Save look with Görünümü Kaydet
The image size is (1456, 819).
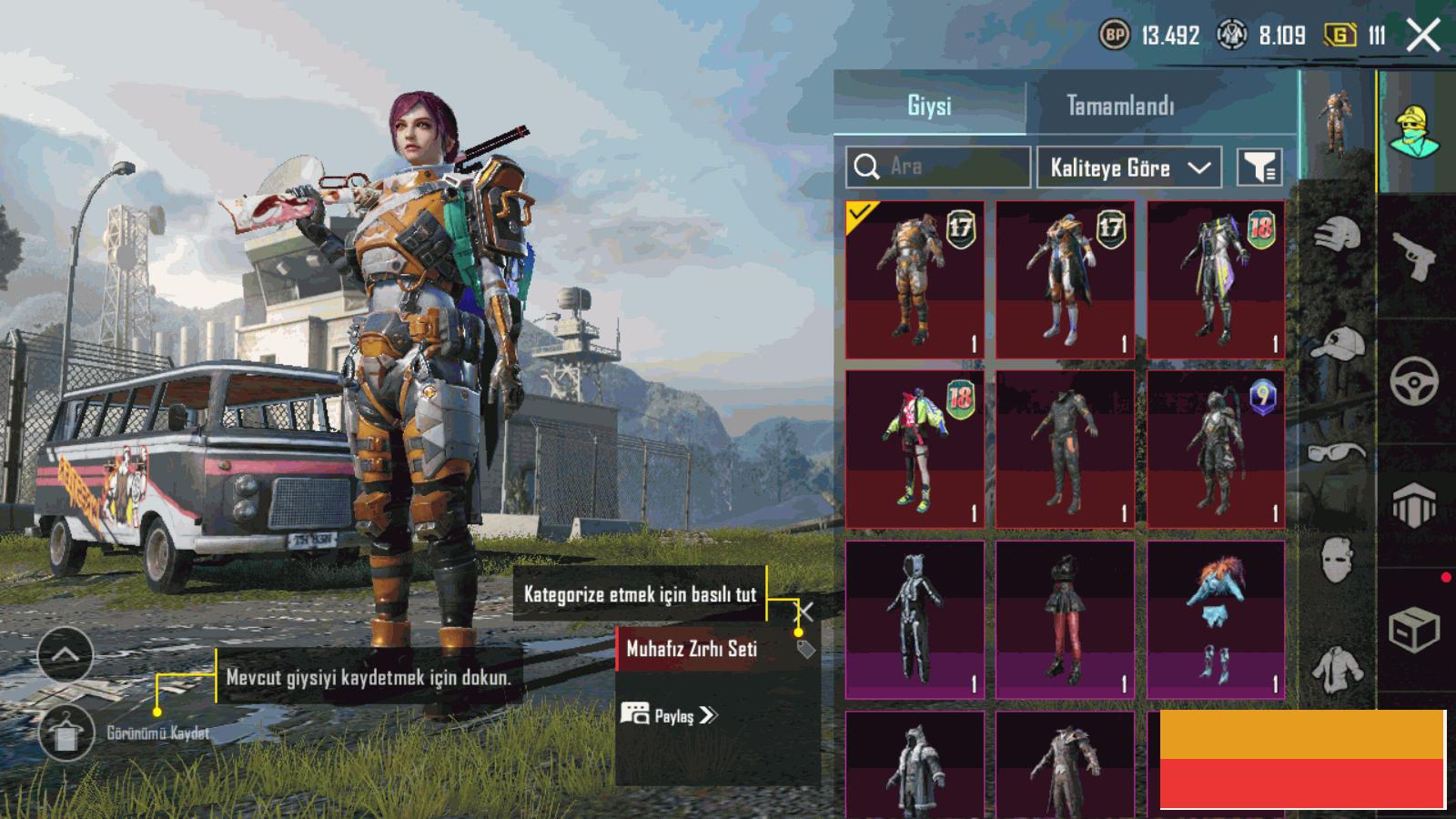tap(66, 733)
